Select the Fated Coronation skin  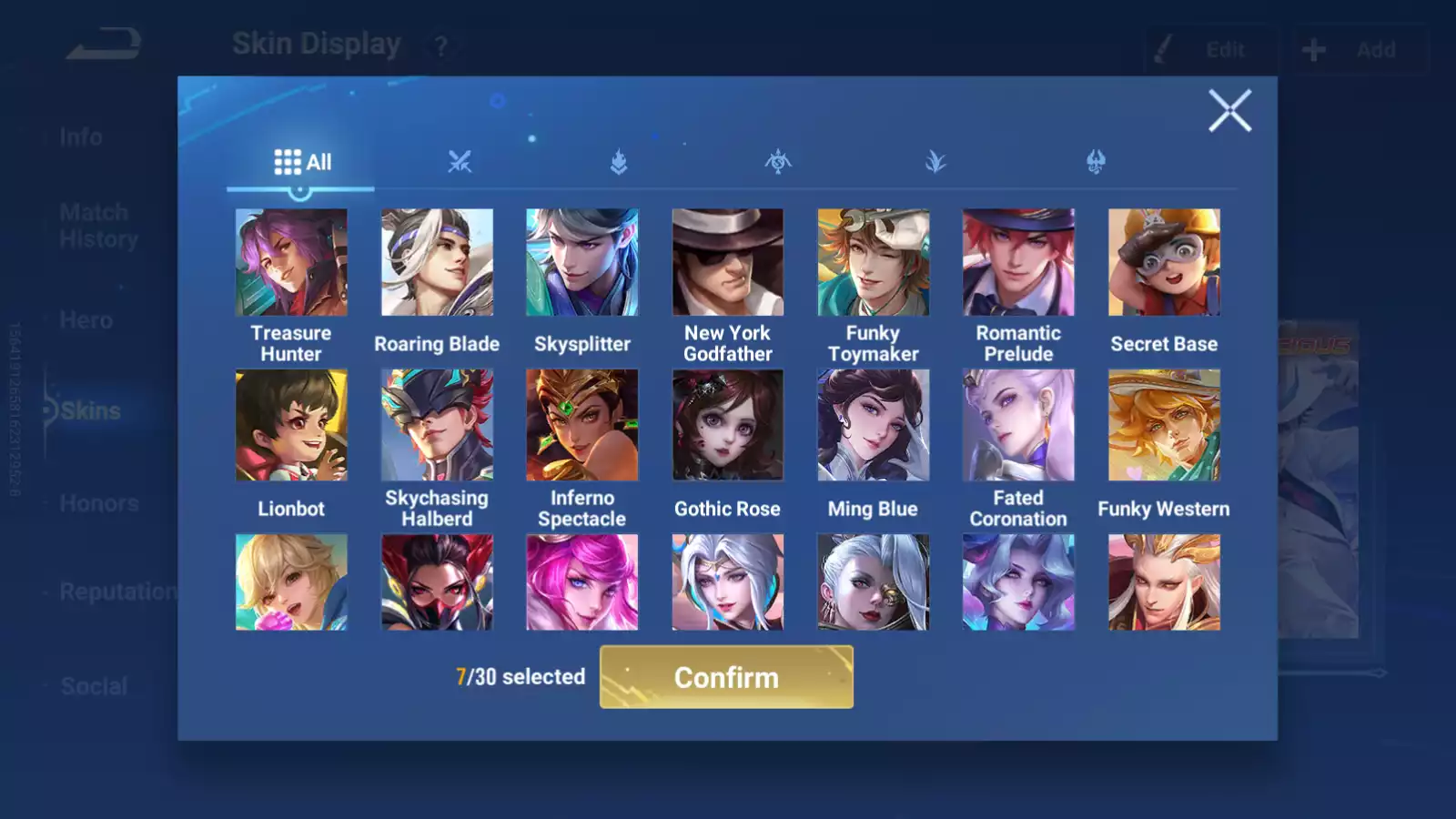coord(1018,425)
